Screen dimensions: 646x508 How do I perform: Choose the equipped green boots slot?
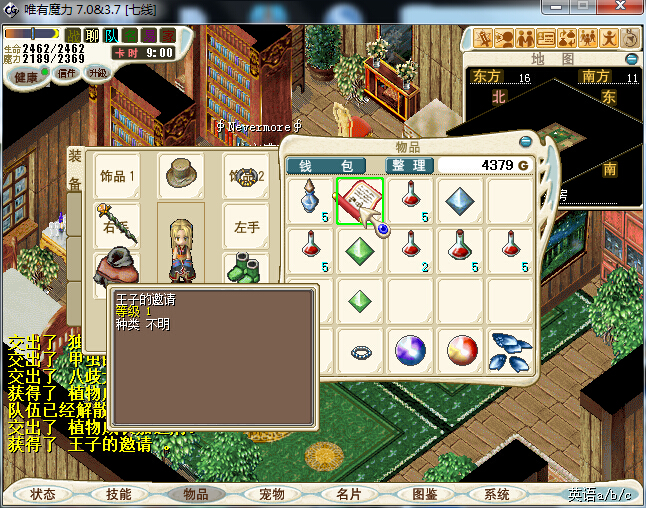coord(245,270)
